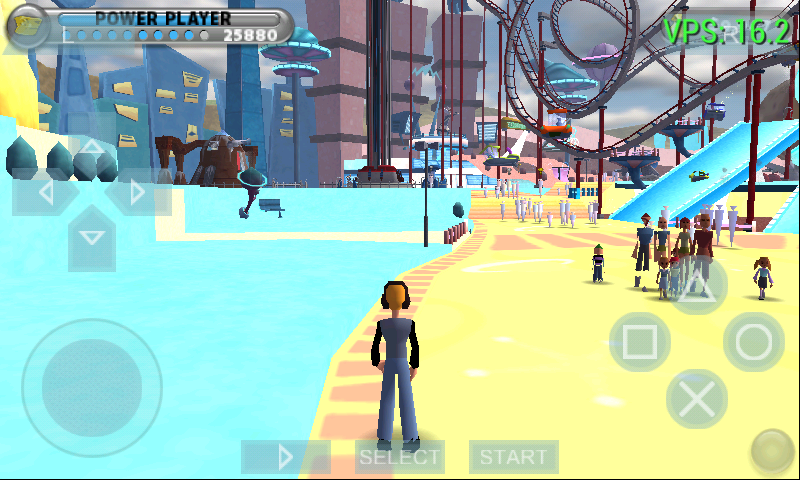Tap the cross touch button
Screen dimensions: 800x480
[697, 400]
